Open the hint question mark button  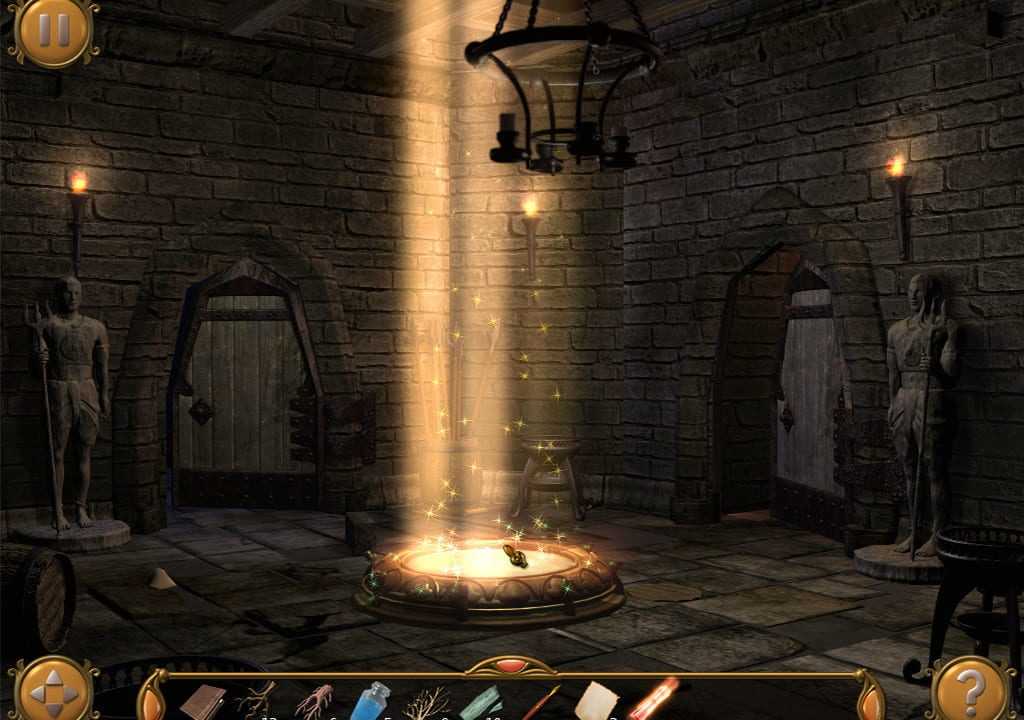(969, 689)
